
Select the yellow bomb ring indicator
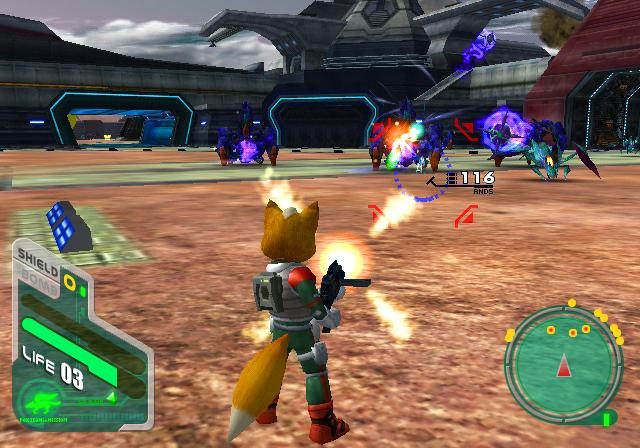(69, 282)
